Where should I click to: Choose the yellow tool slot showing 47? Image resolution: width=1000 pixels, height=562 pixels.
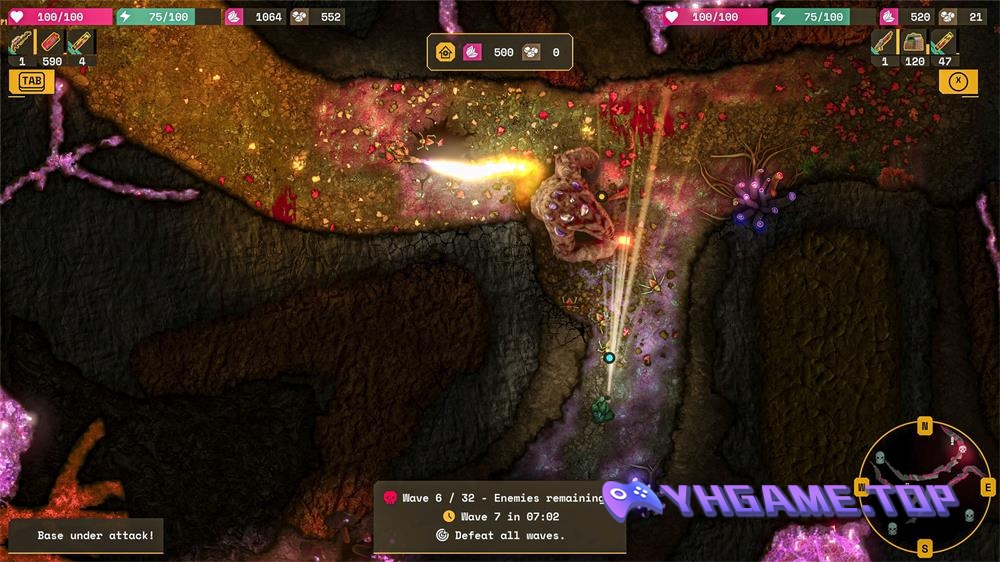pyautogui.click(x=944, y=43)
